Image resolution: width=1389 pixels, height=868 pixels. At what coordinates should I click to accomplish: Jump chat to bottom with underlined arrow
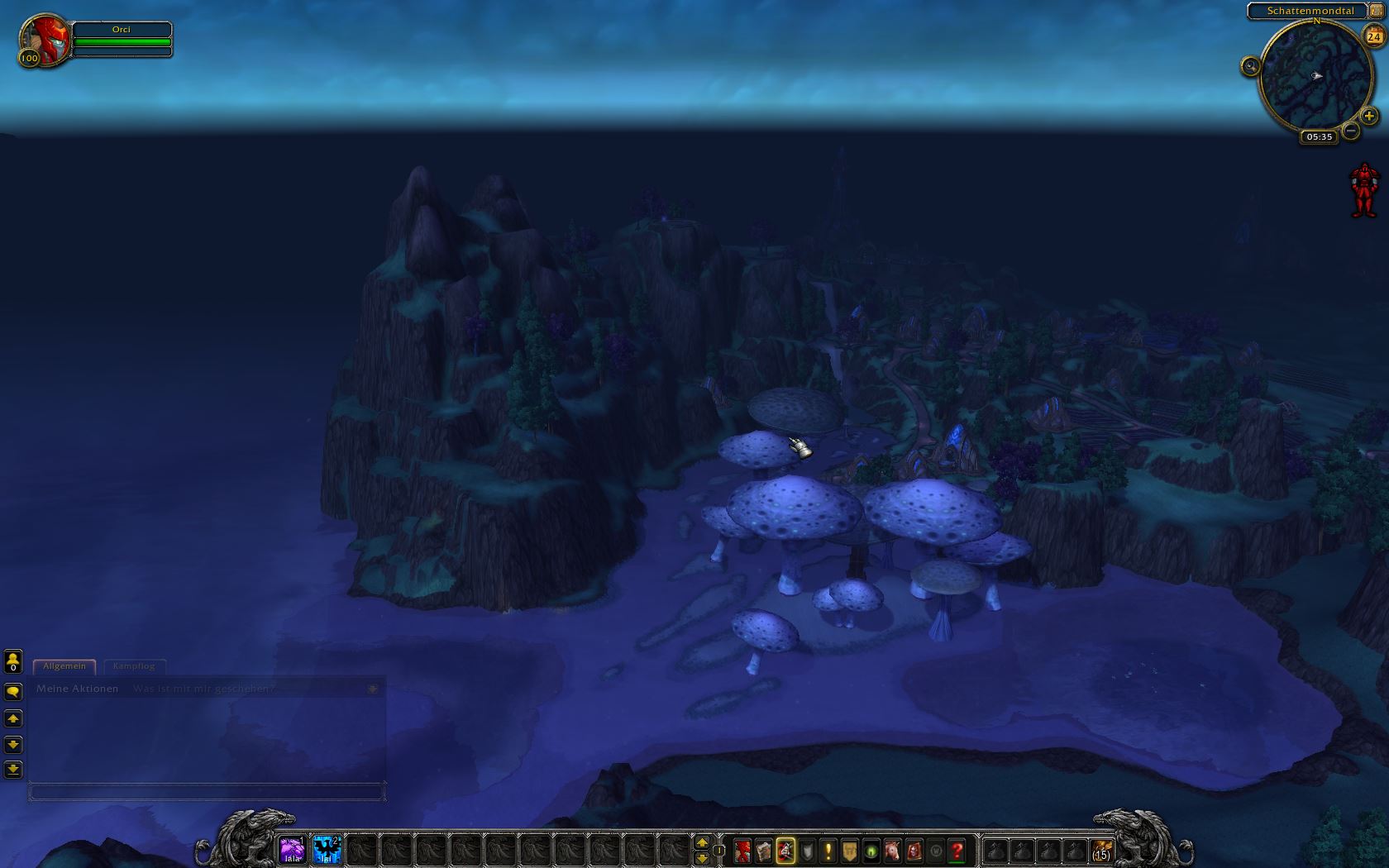coord(13,770)
